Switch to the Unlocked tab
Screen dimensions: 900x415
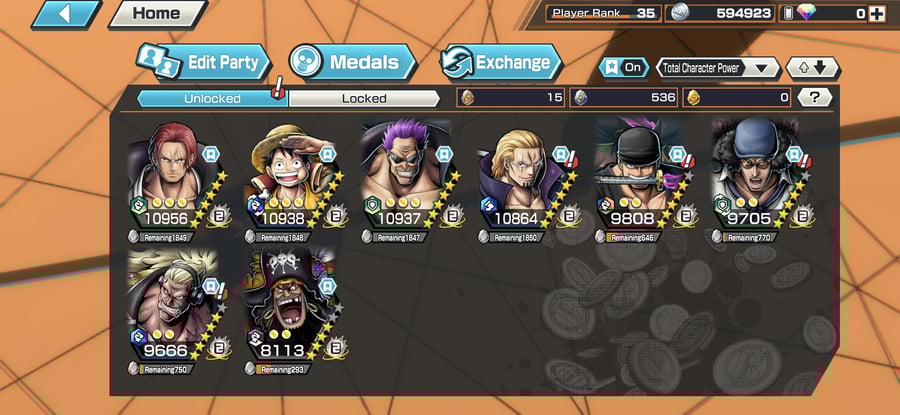coord(211,98)
